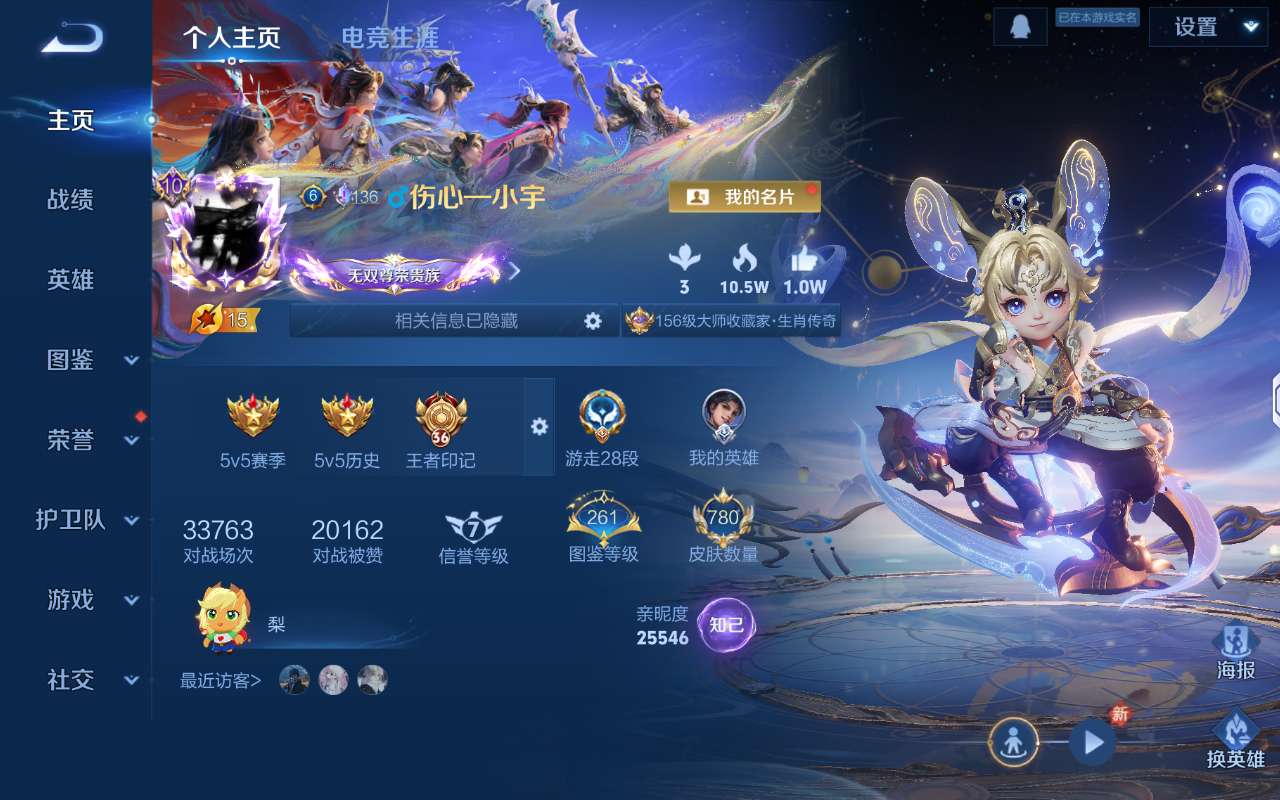Open the 王者印记 badge

(441, 430)
